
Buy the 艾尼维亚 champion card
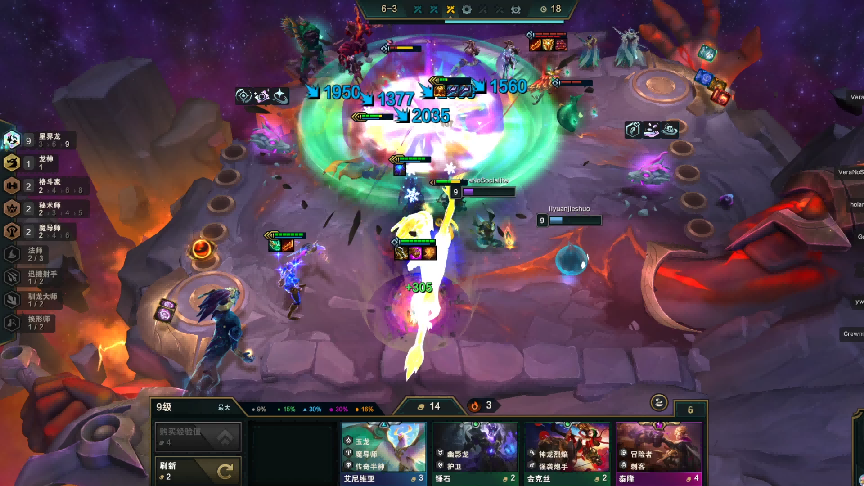coord(384,452)
